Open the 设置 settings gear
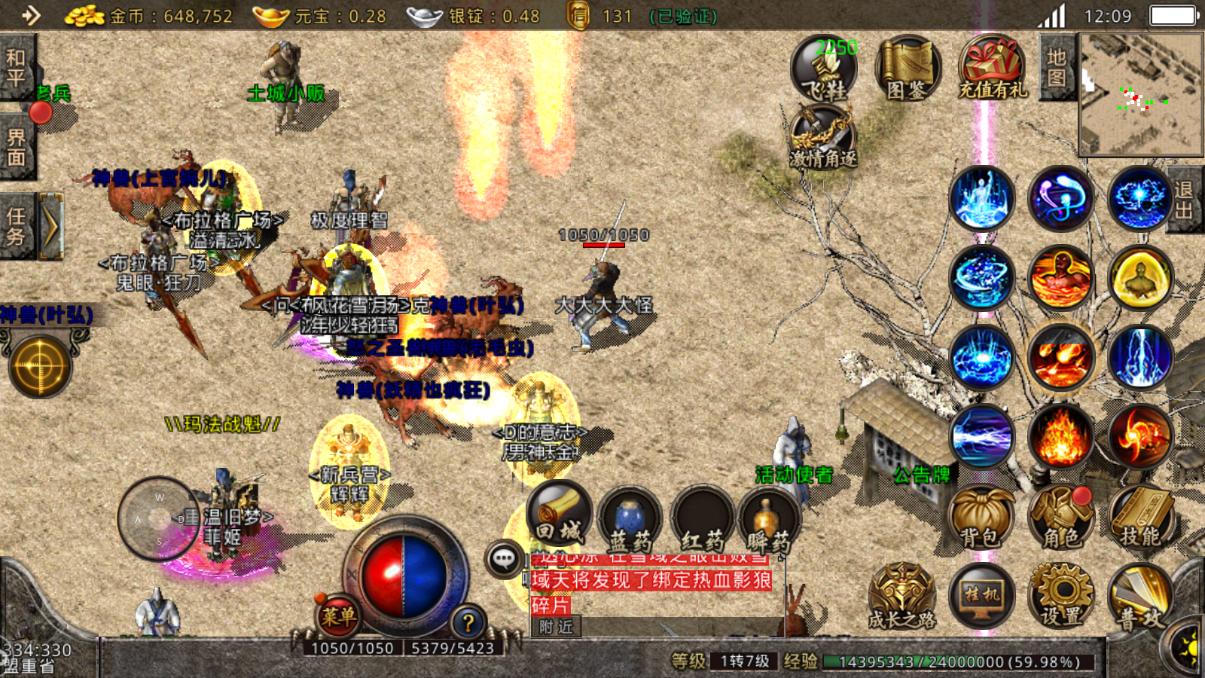The image size is (1205, 678). (1060, 595)
